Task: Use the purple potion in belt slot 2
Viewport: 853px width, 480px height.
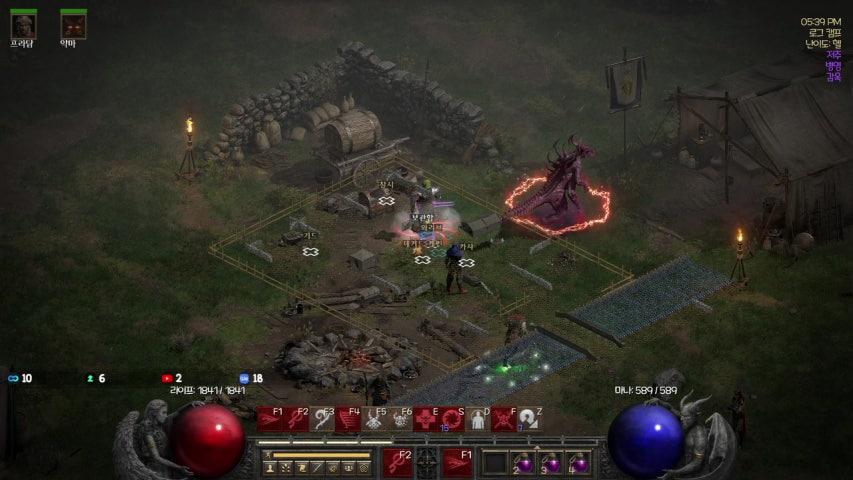Action: point(523,462)
